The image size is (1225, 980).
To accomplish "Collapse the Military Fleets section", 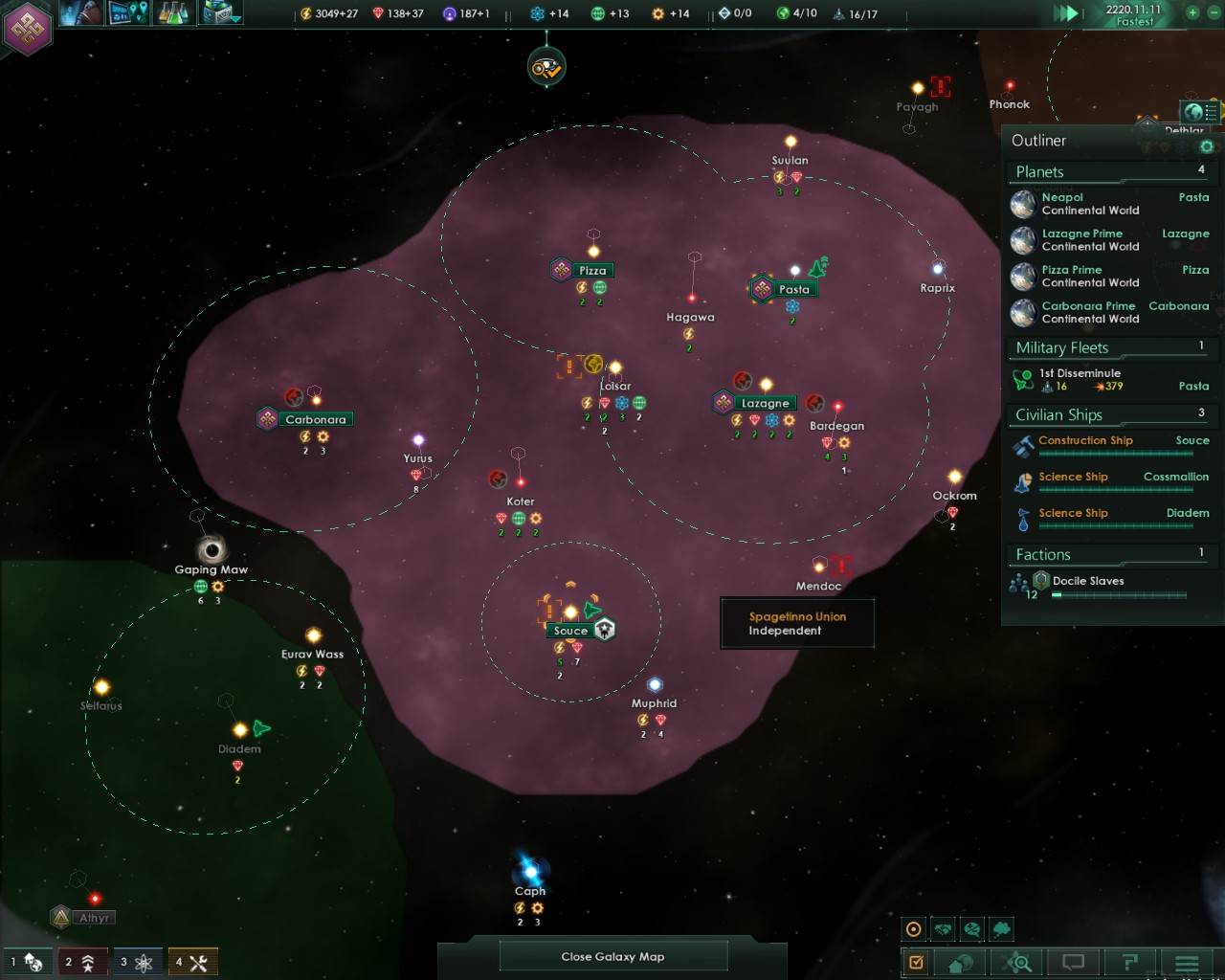I will click(x=1110, y=347).
